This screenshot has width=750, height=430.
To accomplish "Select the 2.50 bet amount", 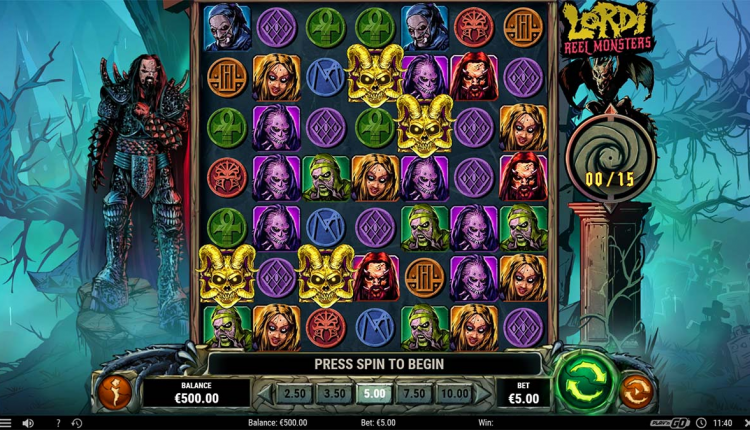I will 293,393.
